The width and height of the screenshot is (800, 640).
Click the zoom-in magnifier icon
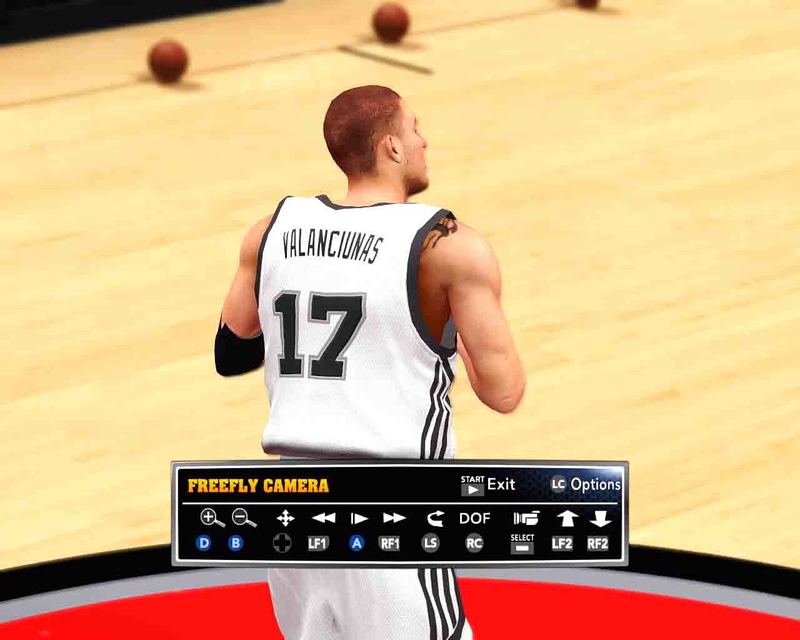pos(211,517)
